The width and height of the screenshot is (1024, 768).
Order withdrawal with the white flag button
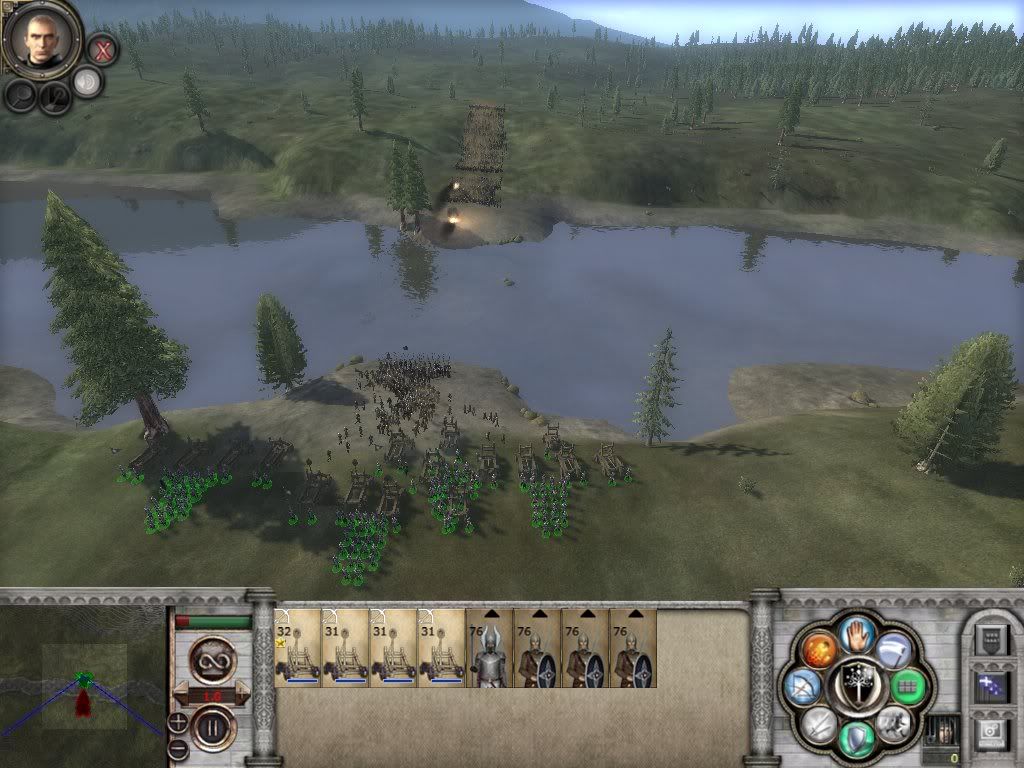(893, 650)
